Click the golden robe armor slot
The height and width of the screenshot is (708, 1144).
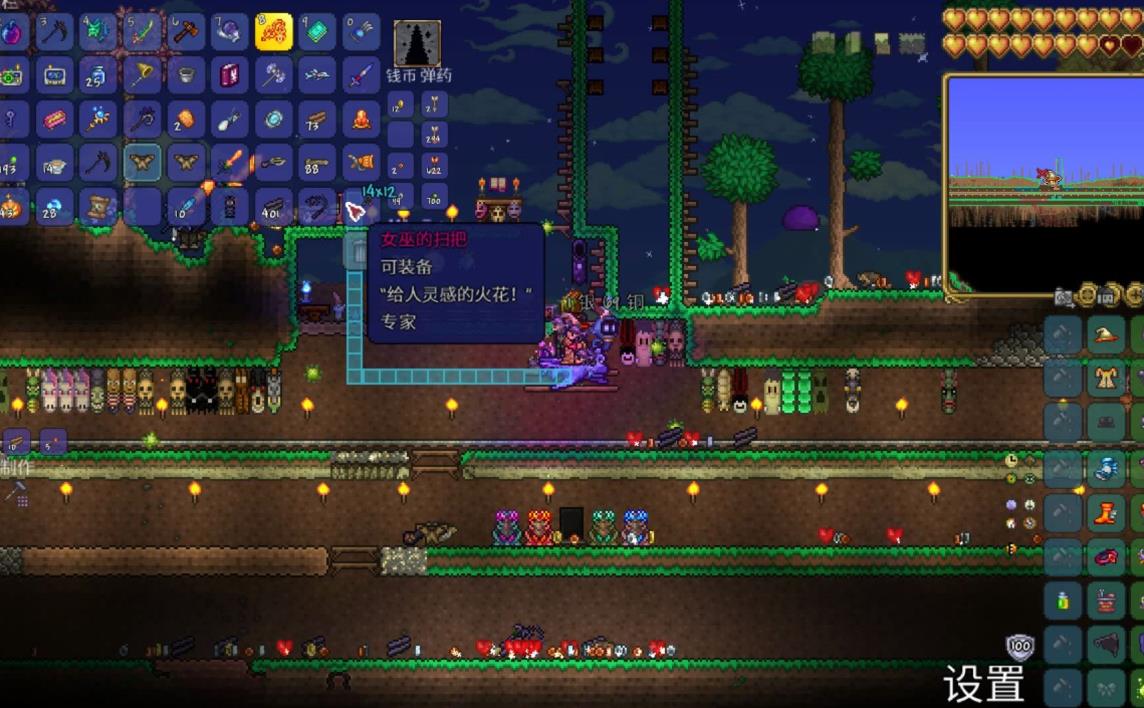pyautogui.click(x=1105, y=379)
